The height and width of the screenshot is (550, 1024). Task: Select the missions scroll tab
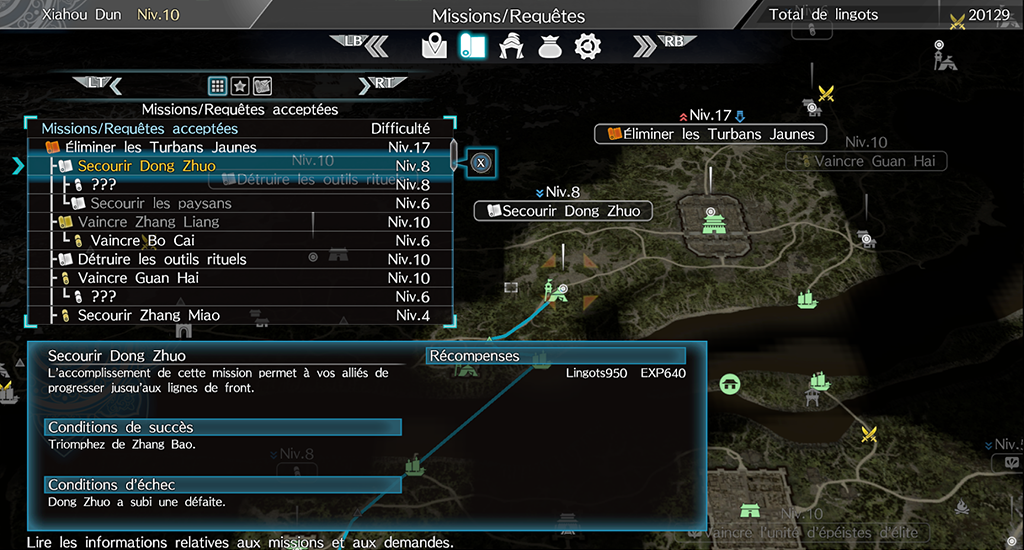click(x=471, y=45)
